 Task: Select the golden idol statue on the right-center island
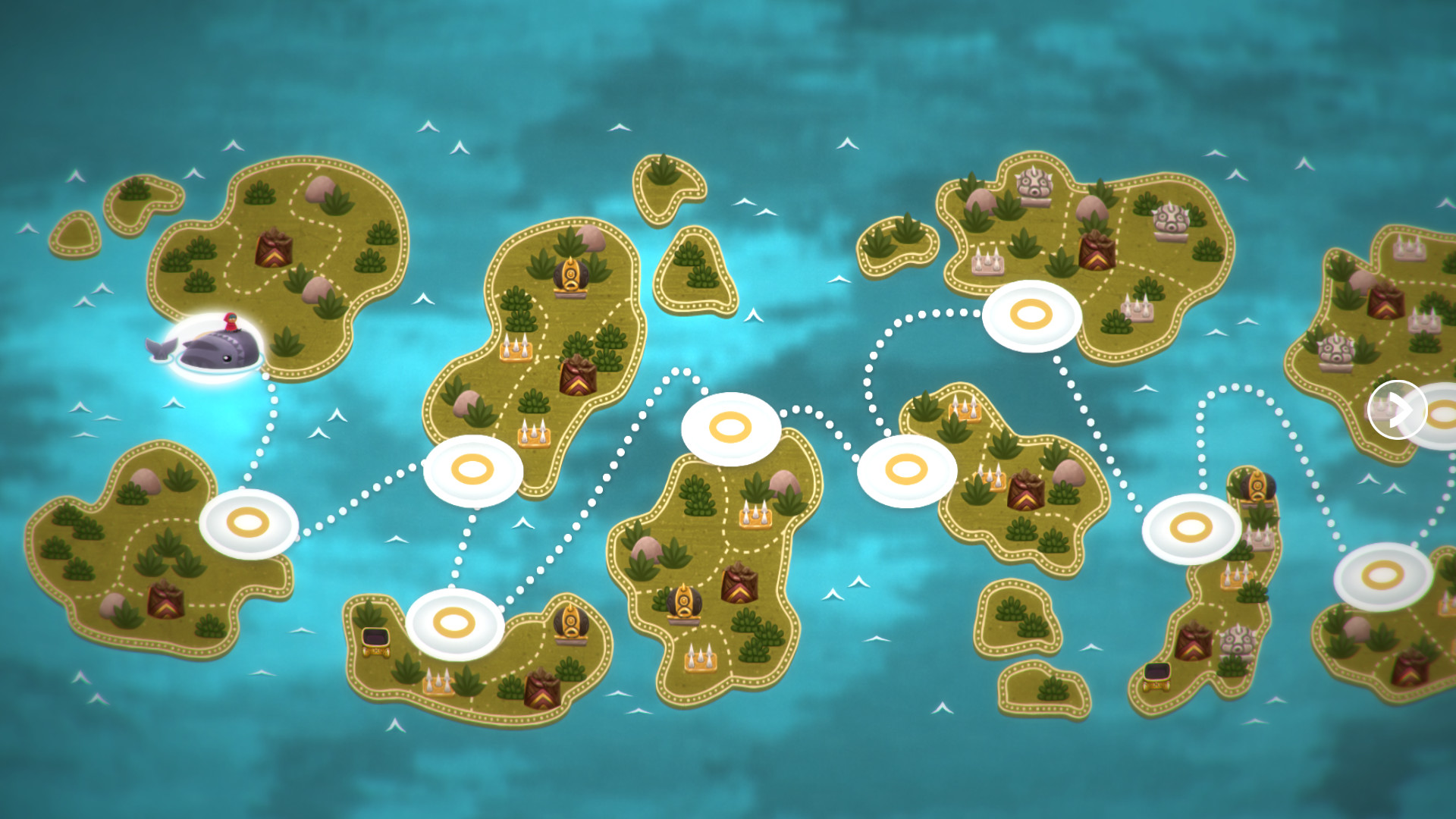click(1257, 487)
